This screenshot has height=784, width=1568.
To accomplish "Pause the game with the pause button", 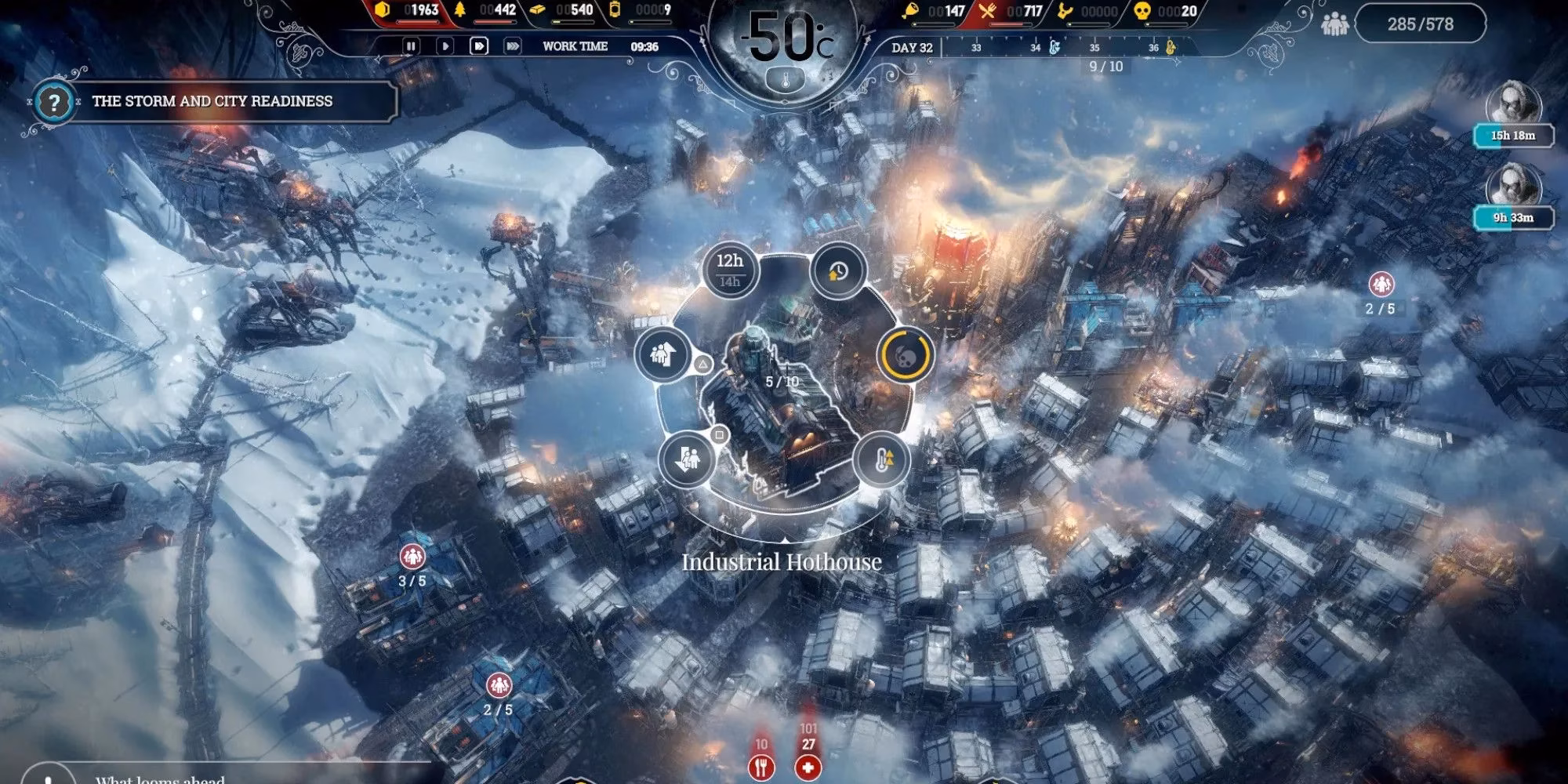I will click(410, 46).
